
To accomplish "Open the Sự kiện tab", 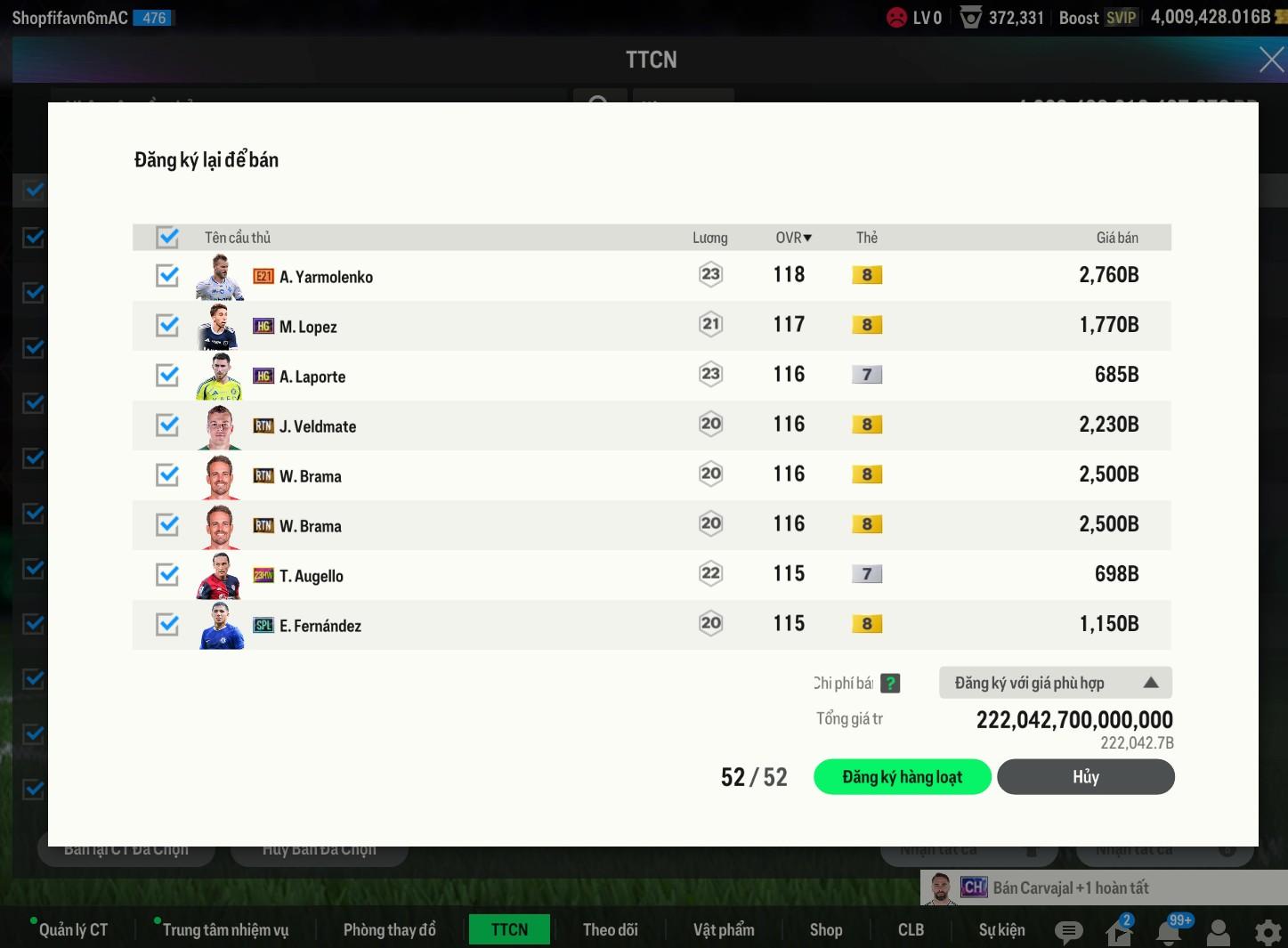I will pyautogui.click(x=1001, y=930).
